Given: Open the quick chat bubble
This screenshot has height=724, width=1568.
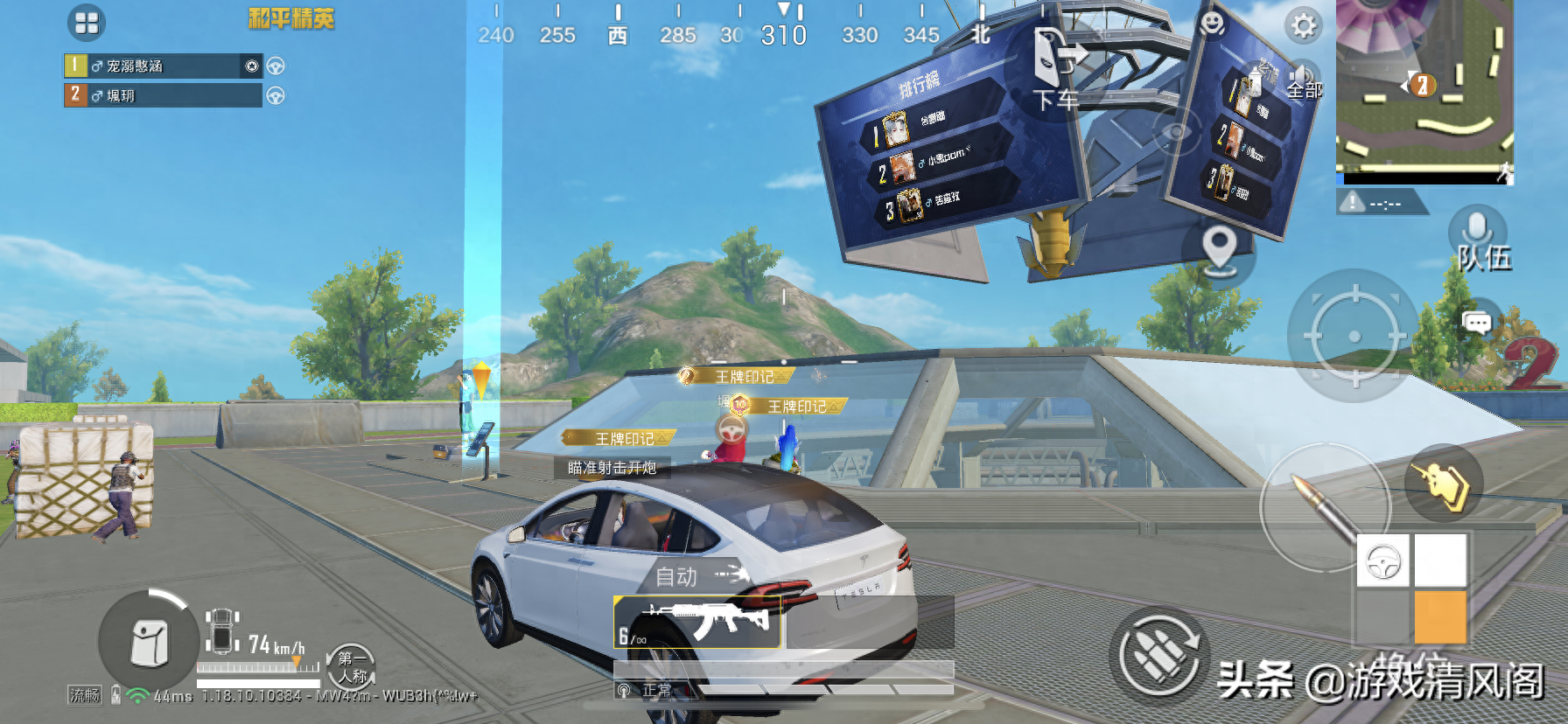Looking at the screenshot, I should [x=1477, y=324].
